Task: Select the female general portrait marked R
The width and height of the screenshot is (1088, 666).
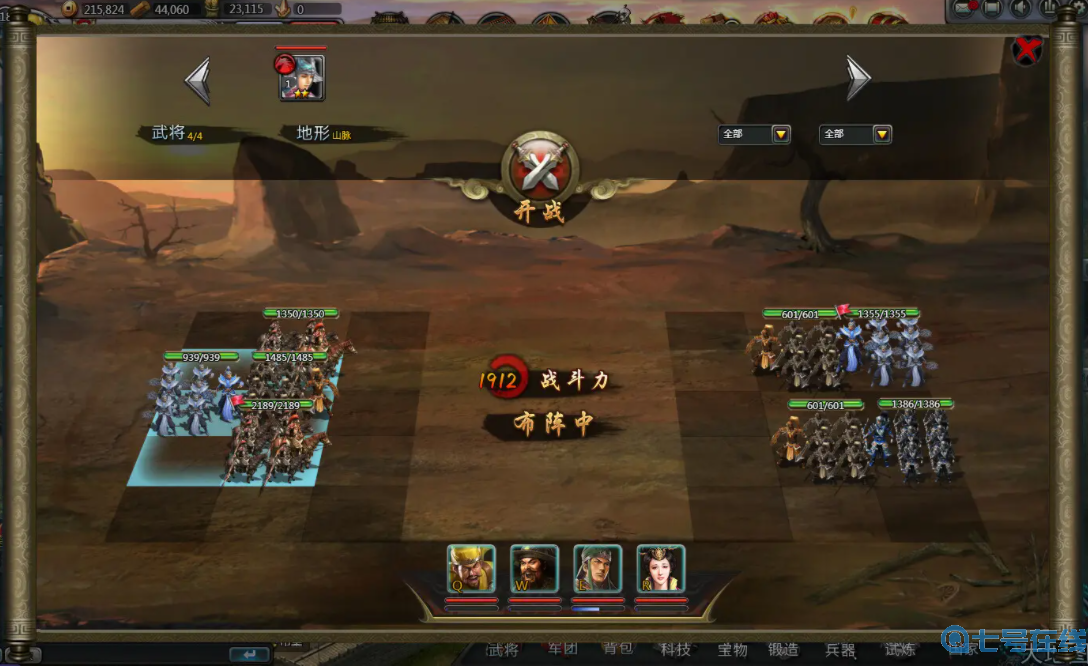Action: coord(661,569)
